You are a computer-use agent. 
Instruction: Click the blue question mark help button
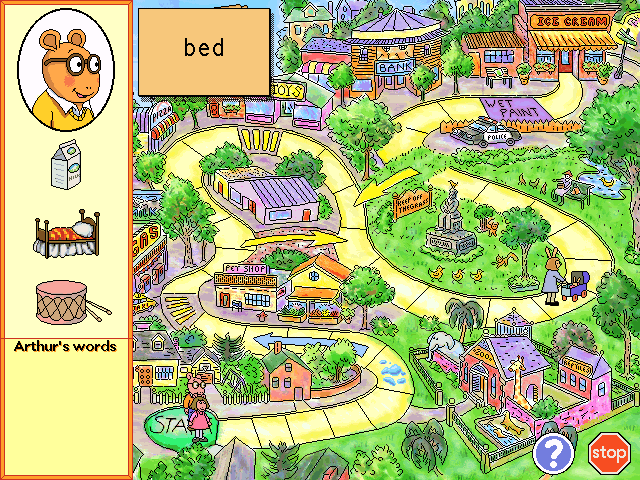point(551,453)
